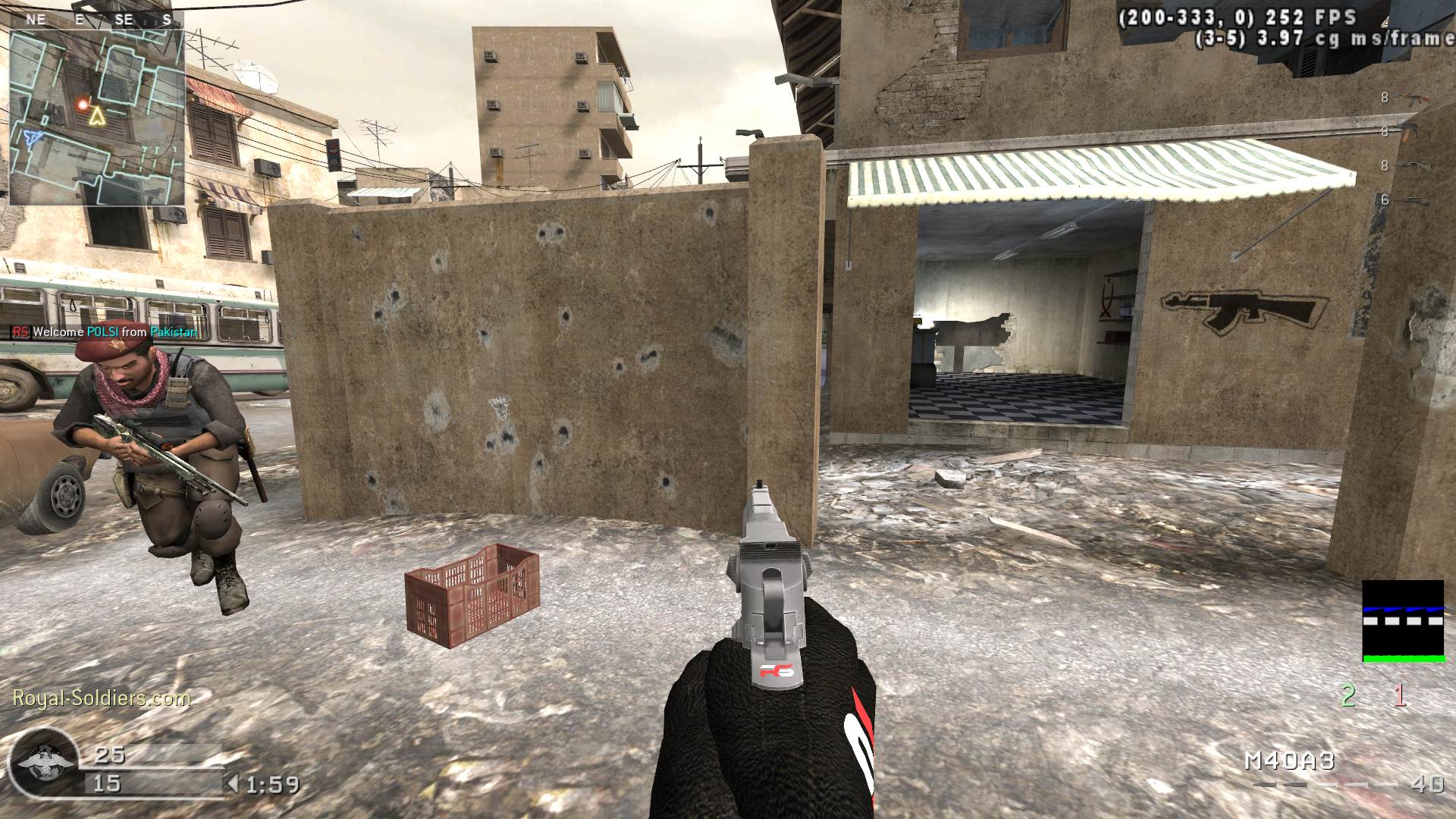The width and height of the screenshot is (1456, 819).
Task: Select the 'SE' compass heading
Action: pyautogui.click(x=123, y=18)
